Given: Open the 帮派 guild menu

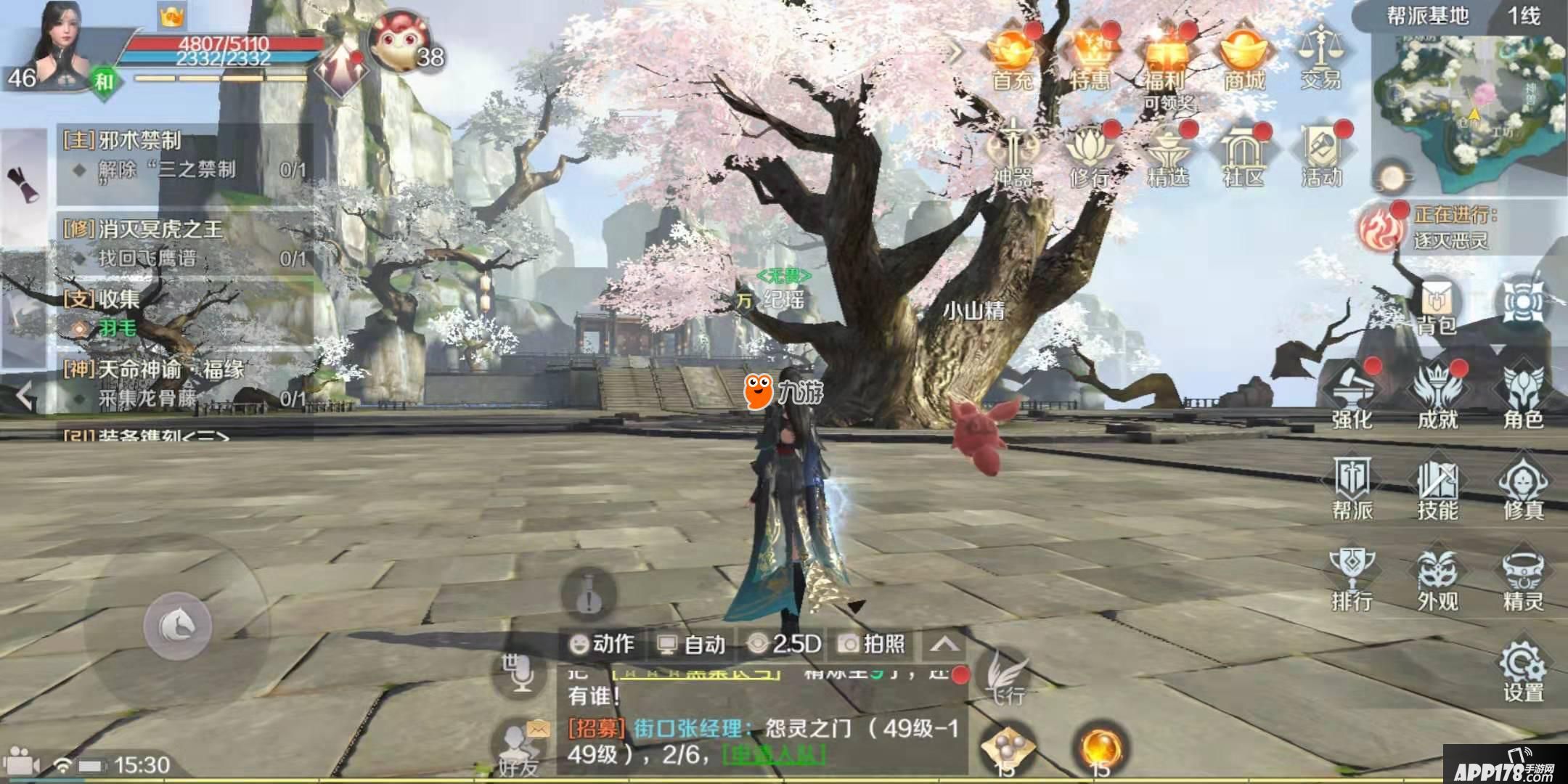Looking at the screenshot, I should [x=1352, y=488].
